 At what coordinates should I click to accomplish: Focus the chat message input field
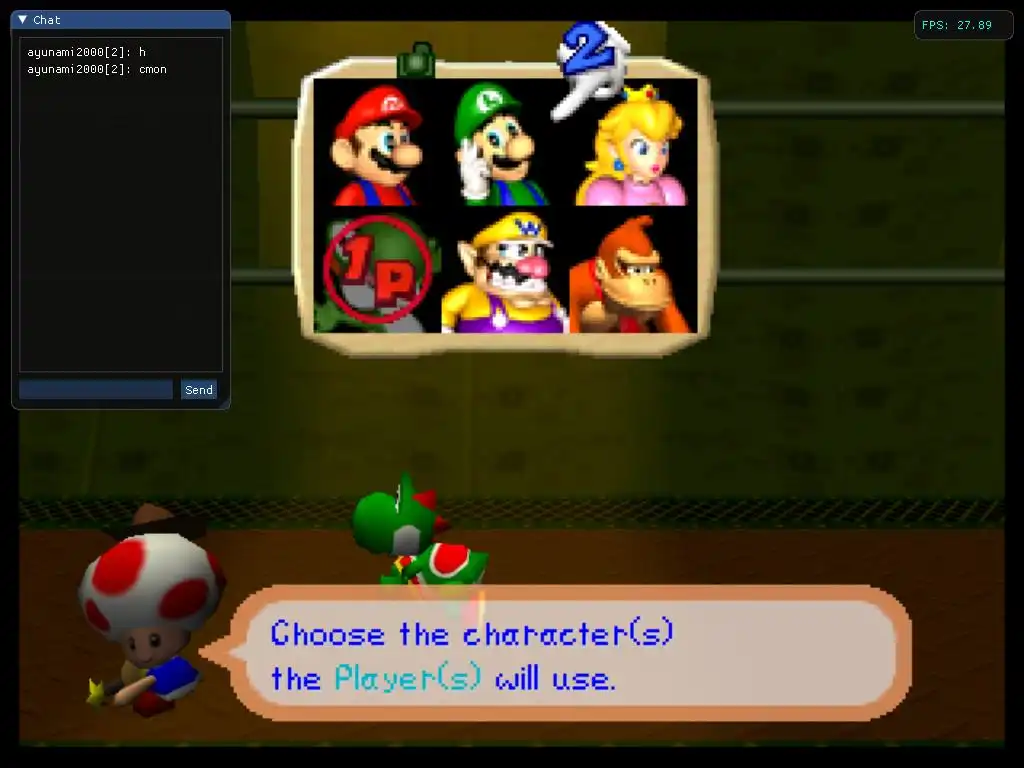tap(96, 390)
